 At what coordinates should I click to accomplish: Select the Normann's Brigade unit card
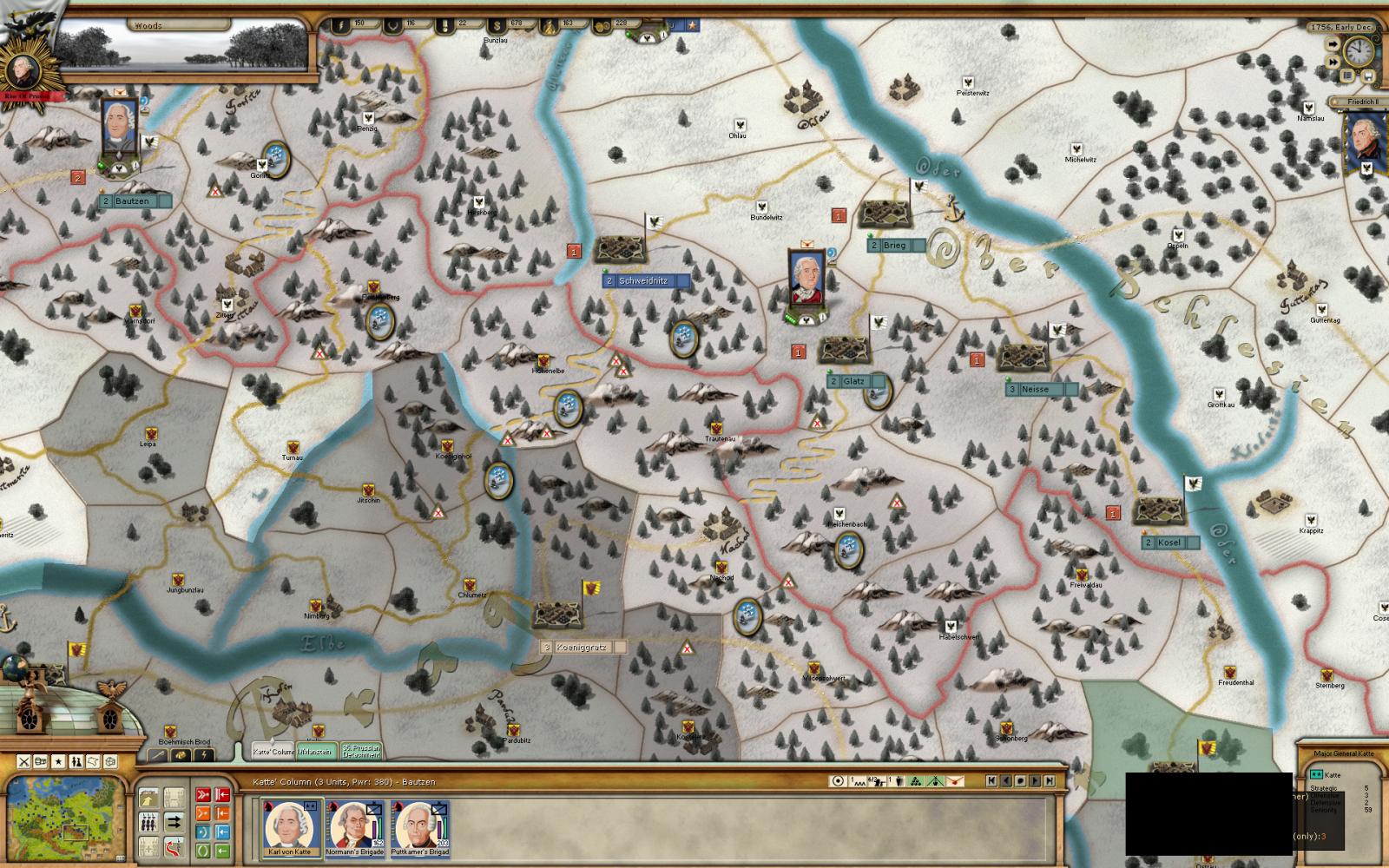[x=356, y=826]
